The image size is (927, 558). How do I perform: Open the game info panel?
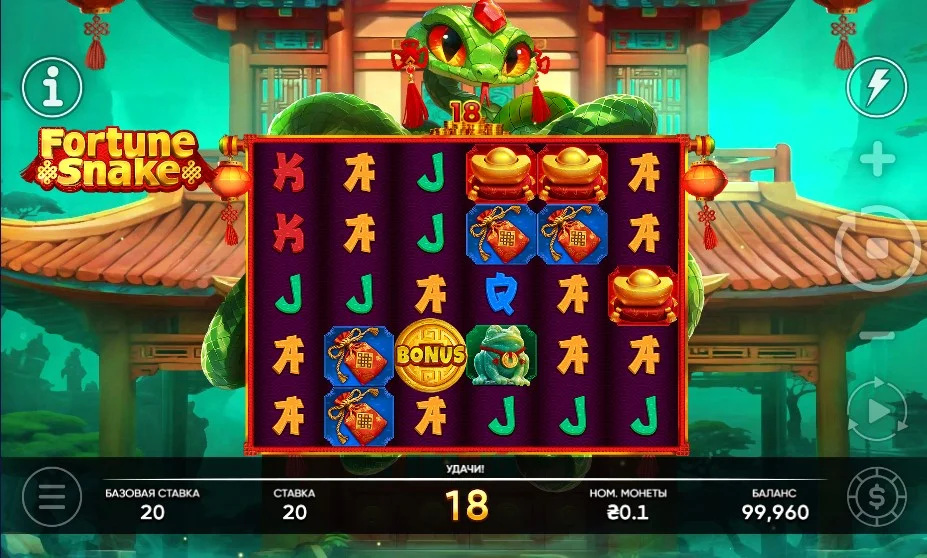[x=51, y=88]
